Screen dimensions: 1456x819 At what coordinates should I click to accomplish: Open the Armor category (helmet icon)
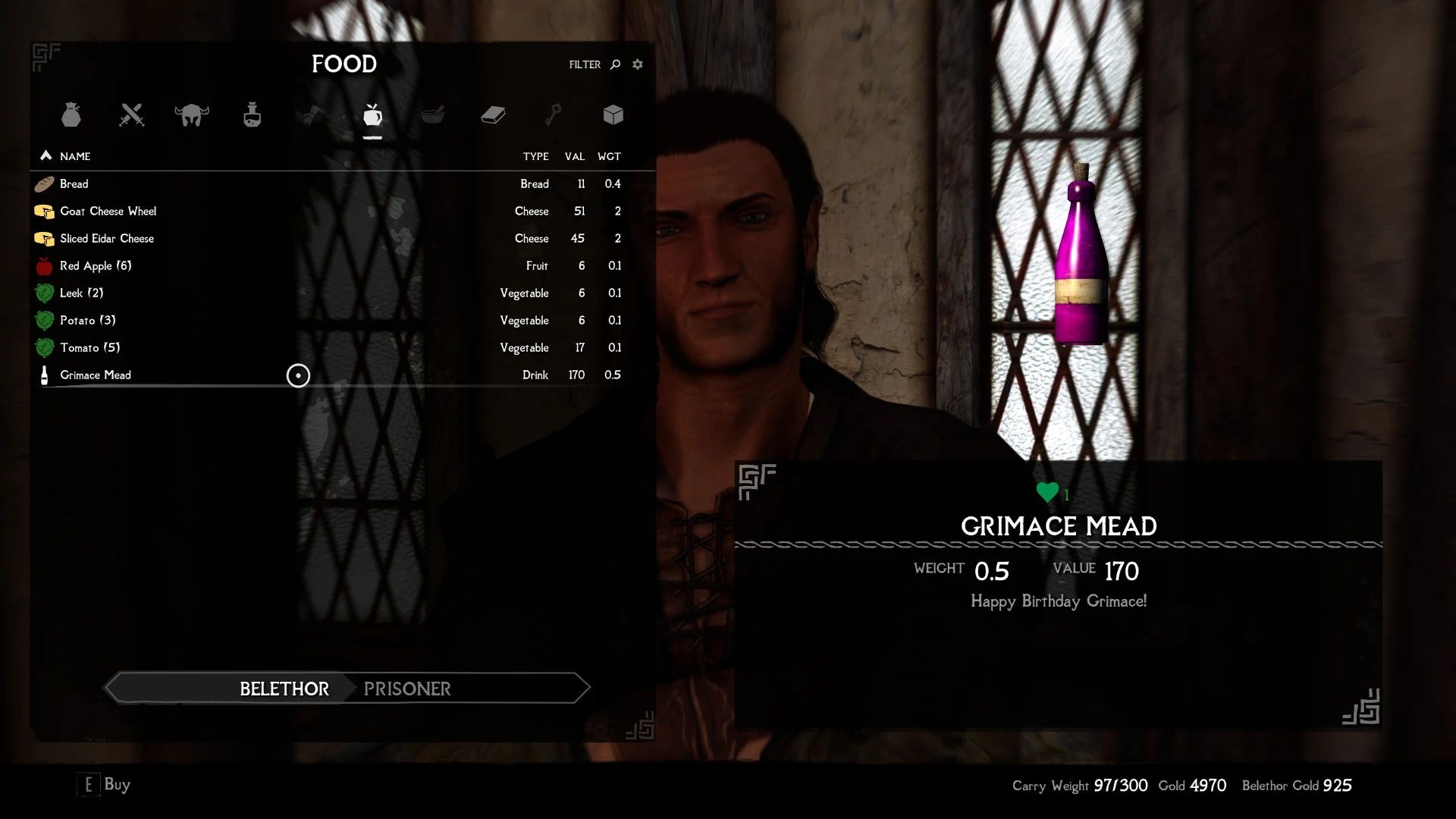point(192,115)
